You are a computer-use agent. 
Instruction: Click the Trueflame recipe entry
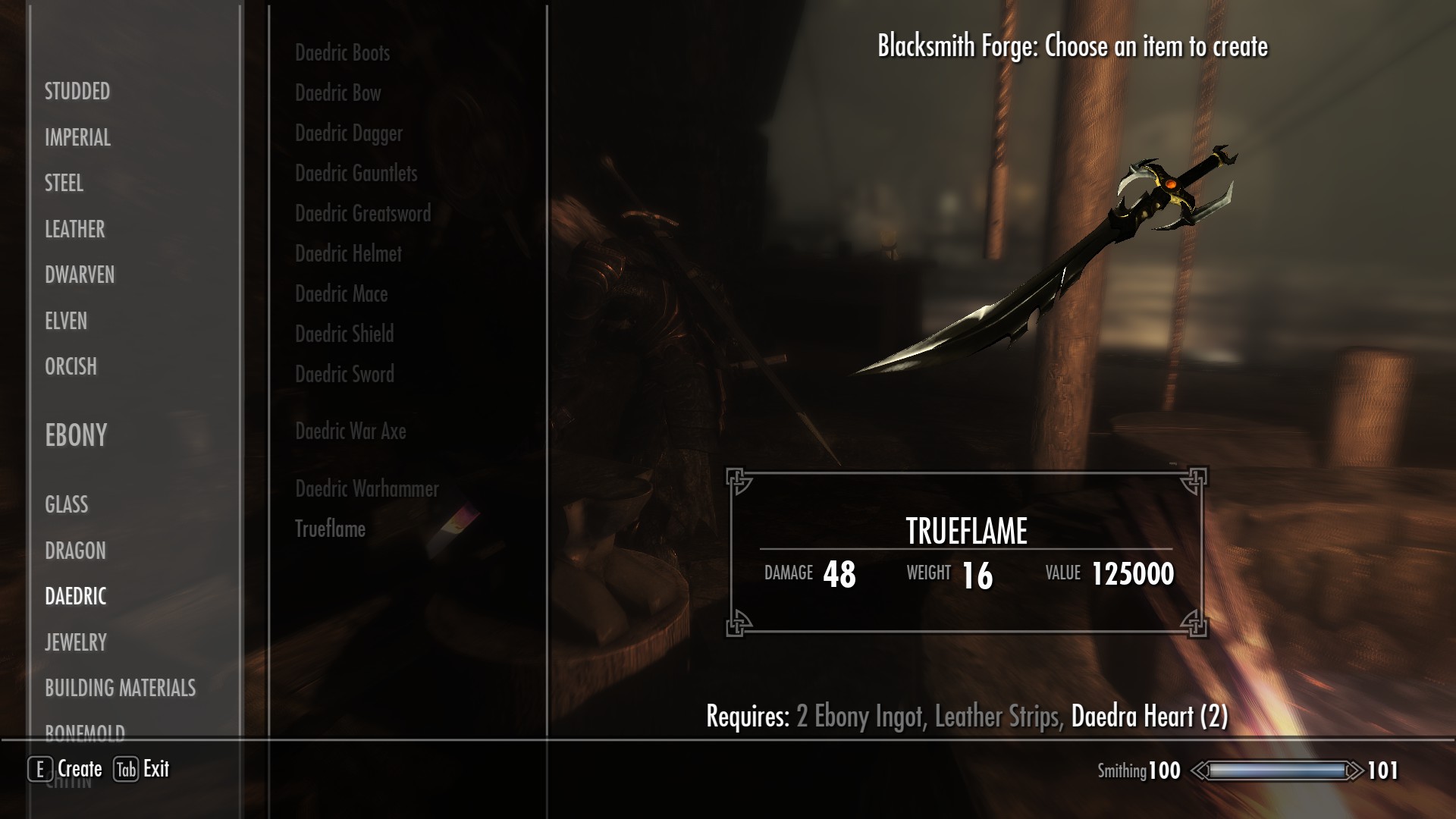click(330, 529)
